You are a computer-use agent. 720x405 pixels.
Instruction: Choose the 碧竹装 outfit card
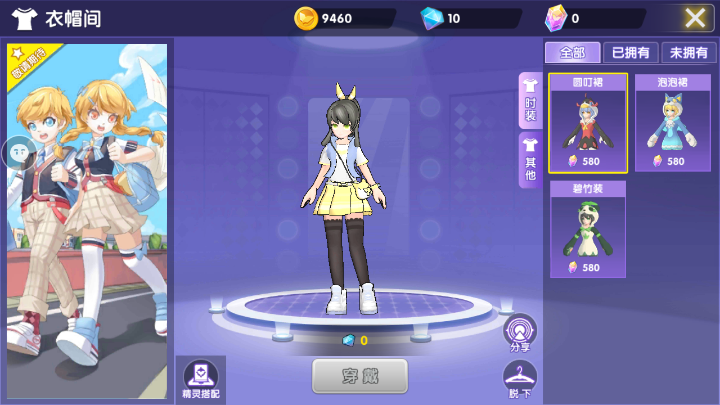point(588,229)
